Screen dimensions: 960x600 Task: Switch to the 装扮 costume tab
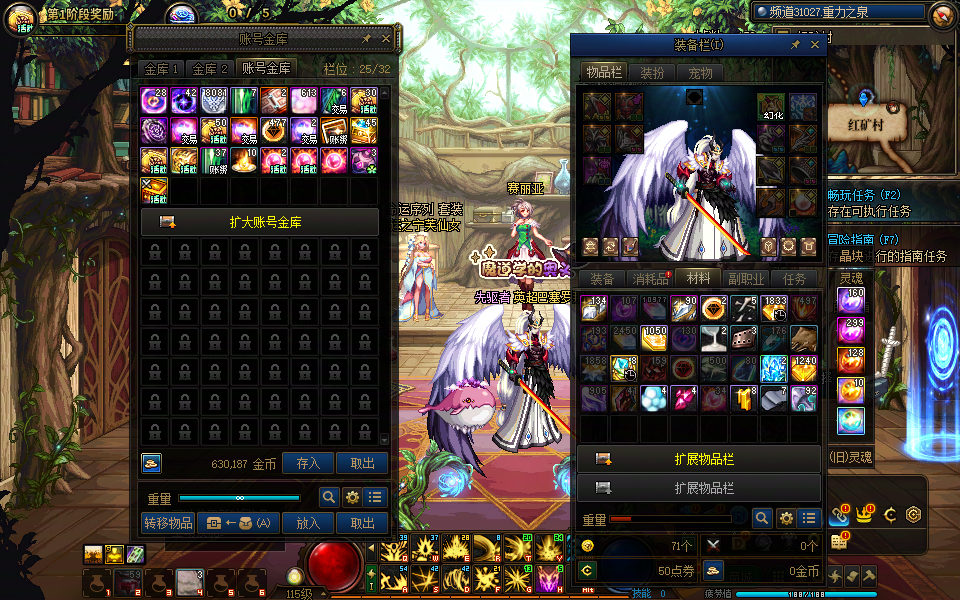click(652, 73)
